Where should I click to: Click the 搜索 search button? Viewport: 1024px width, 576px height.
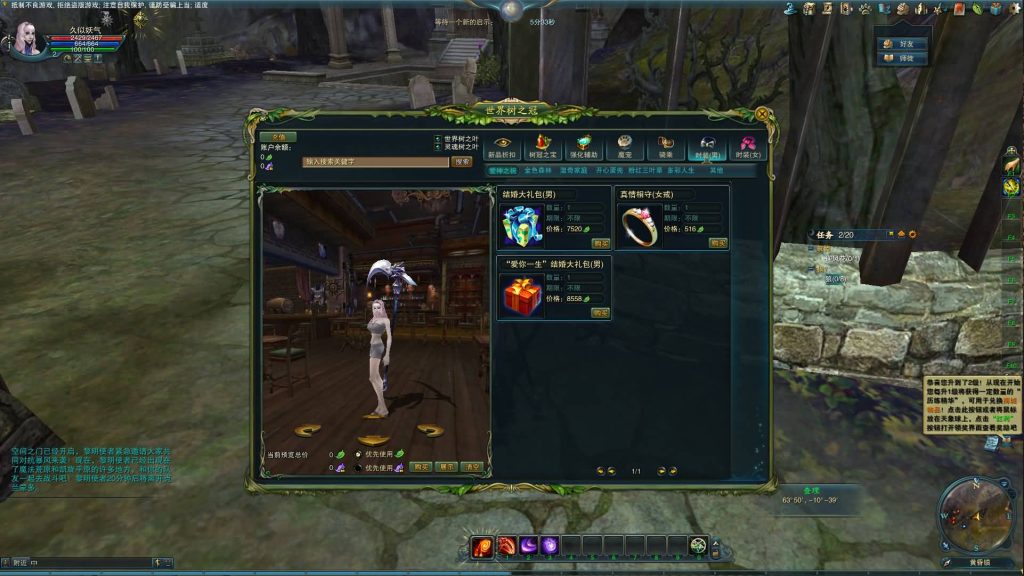461,161
